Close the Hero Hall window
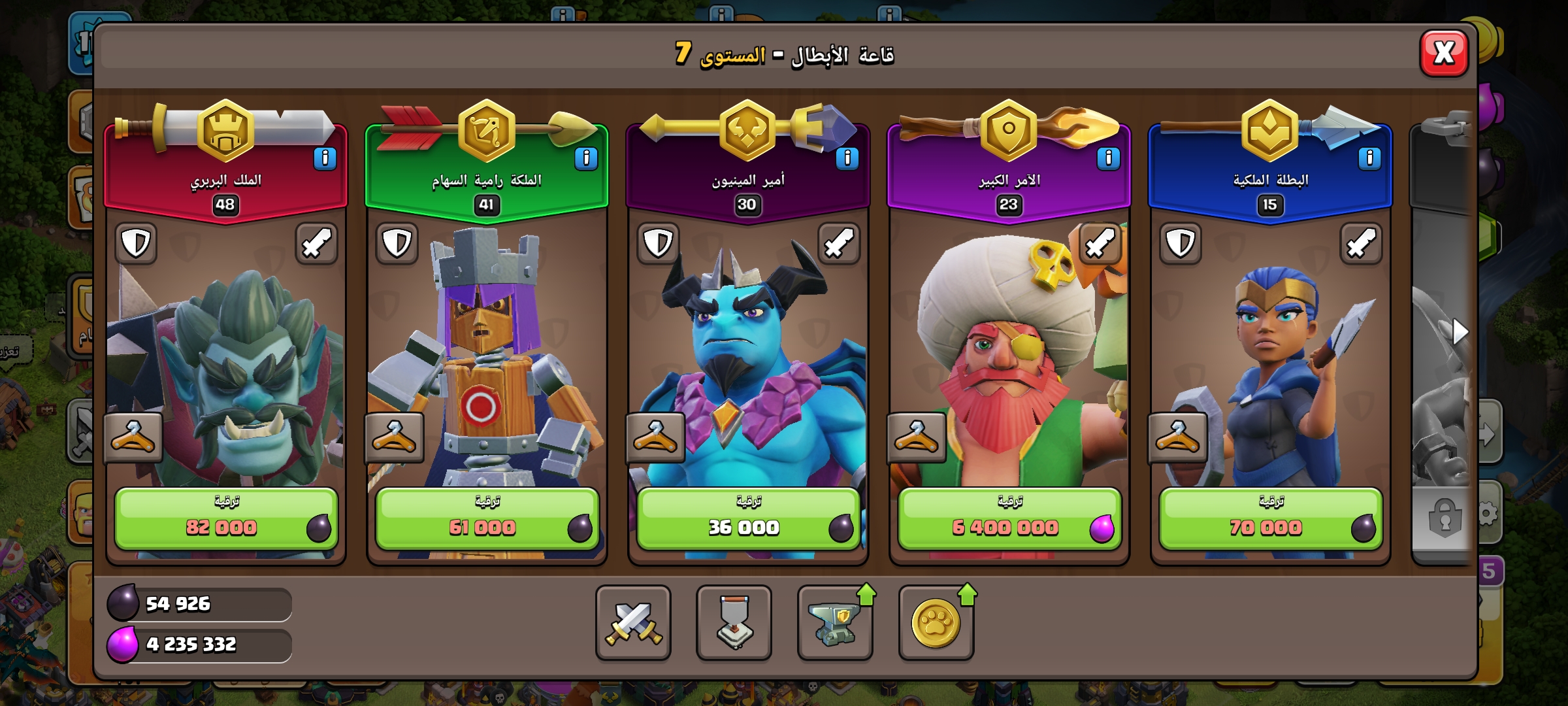Viewport: 1568px width, 706px height. point(1444,53)
